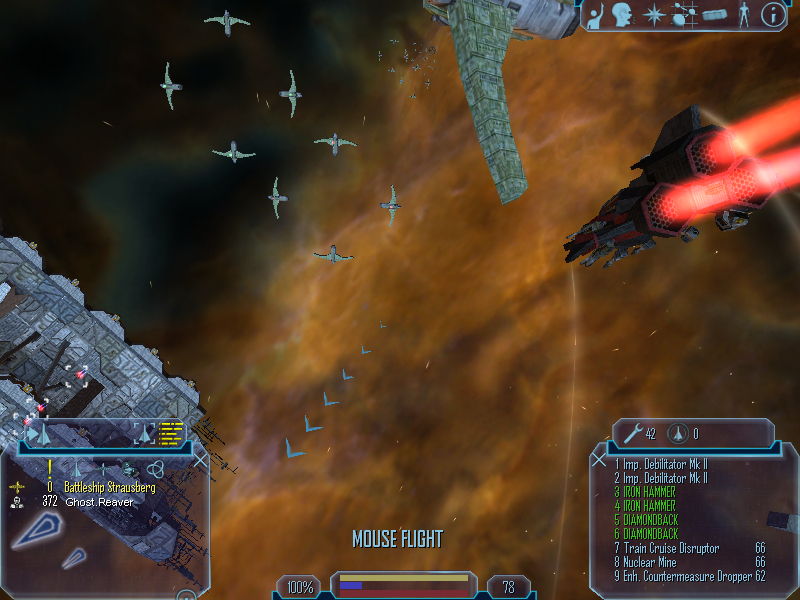Open the planet grid map icon
The width and height of the screenshot is (800, 600).
point(684,15)
